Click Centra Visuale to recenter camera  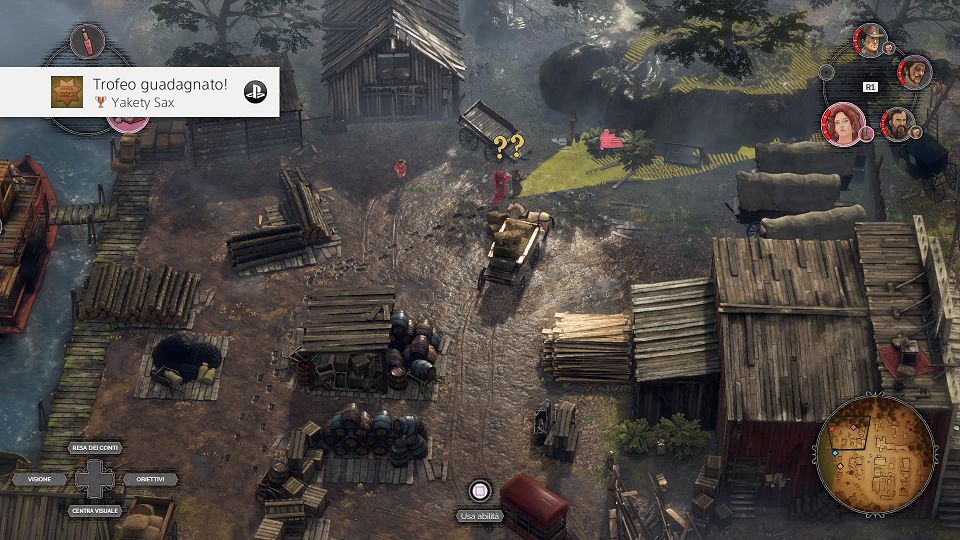95,510
